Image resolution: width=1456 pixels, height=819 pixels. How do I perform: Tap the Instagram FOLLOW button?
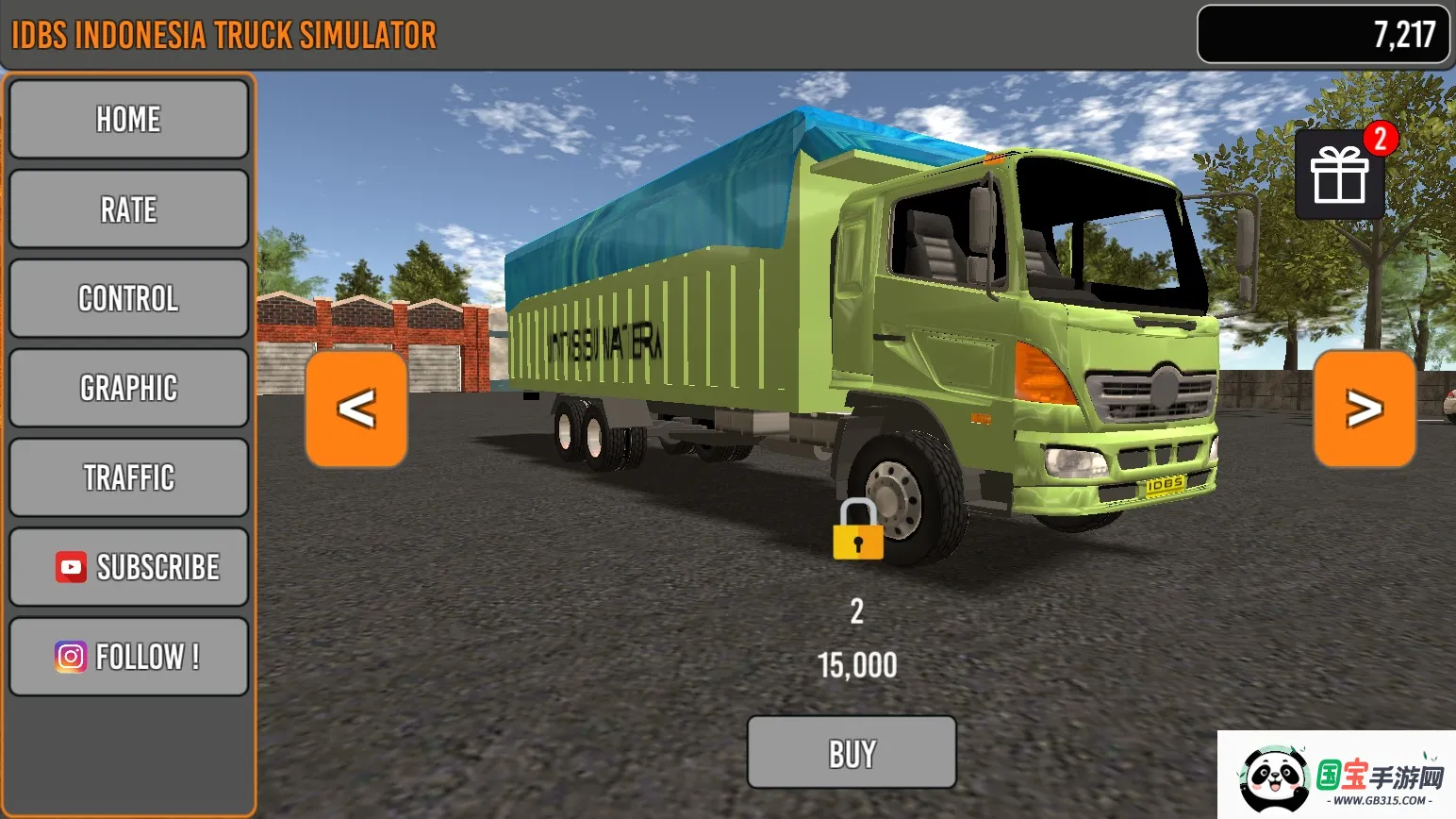point(128,657)
